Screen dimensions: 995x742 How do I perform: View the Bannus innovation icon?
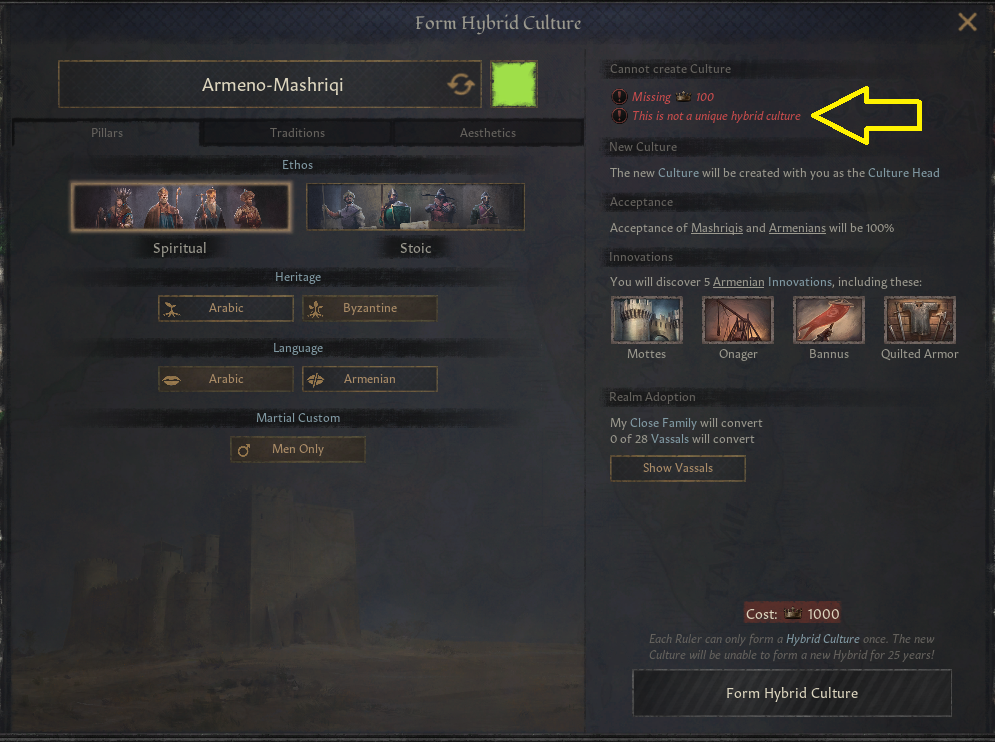829,320
